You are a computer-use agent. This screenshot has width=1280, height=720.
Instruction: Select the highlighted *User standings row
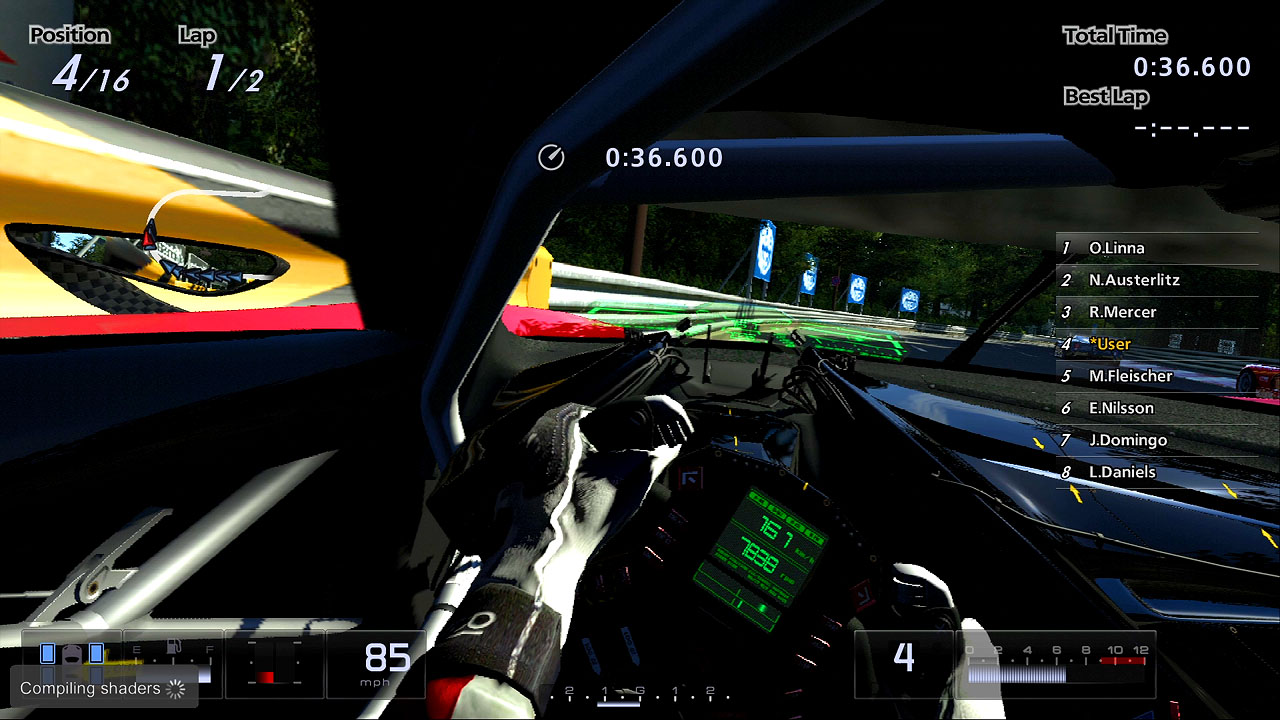[1110, 344]
